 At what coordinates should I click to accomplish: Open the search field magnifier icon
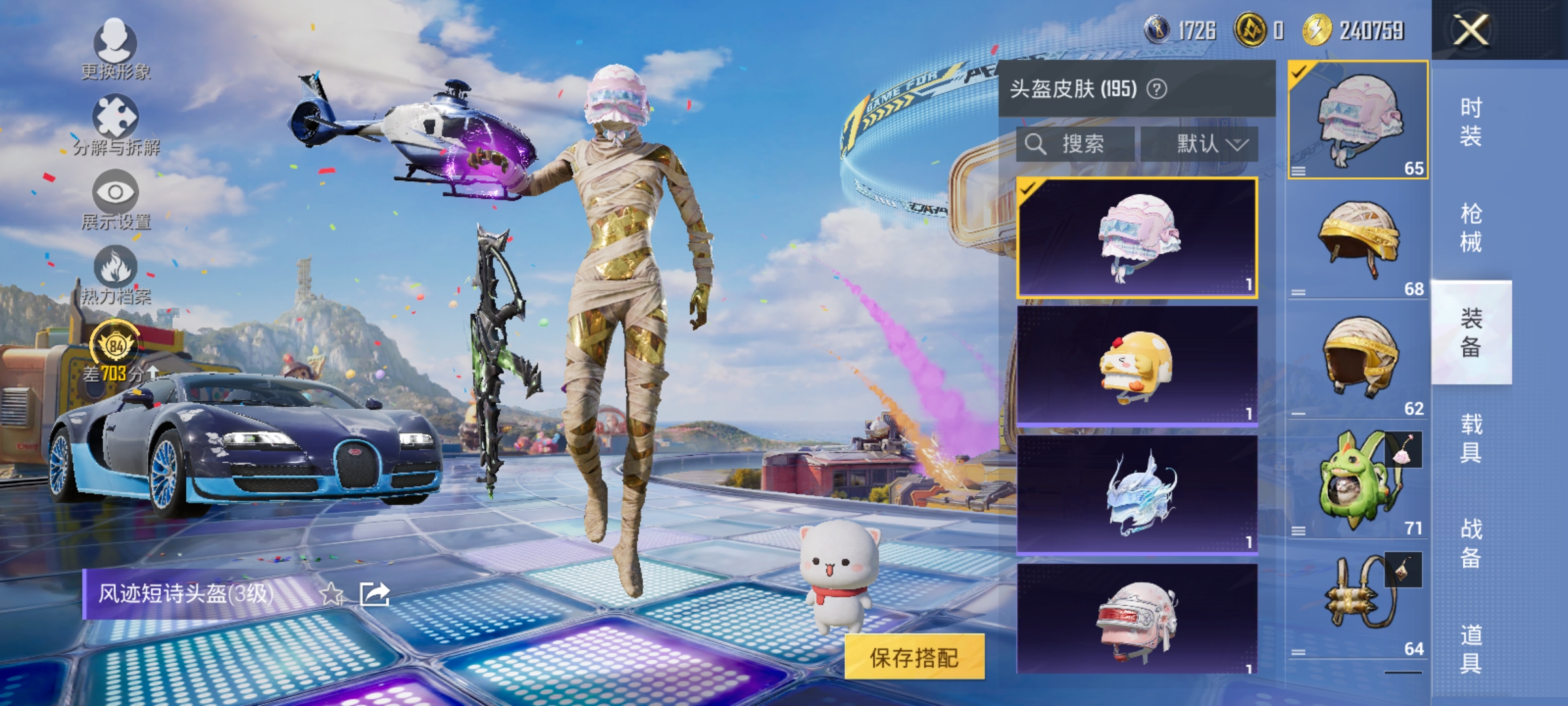tap(1038, 144)
